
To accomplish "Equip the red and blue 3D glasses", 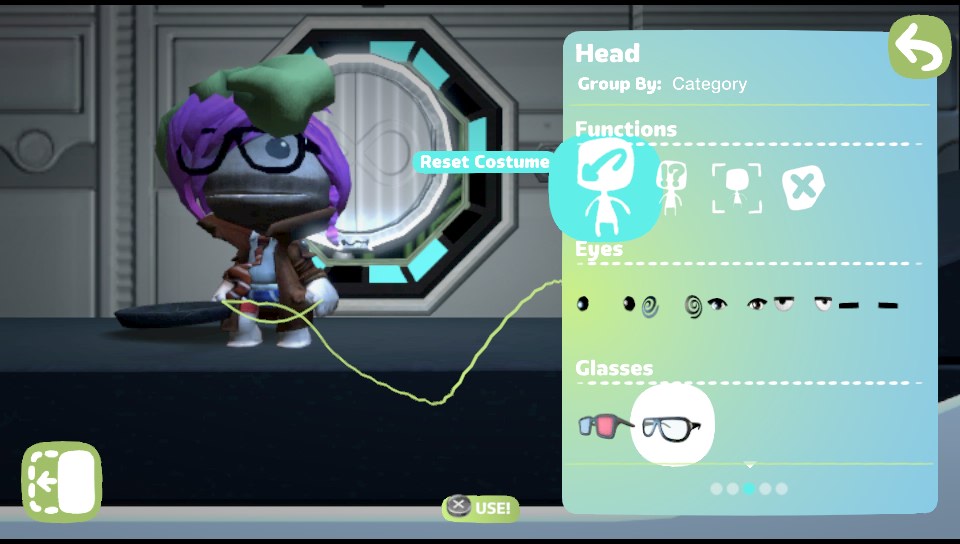I will 603,426.
